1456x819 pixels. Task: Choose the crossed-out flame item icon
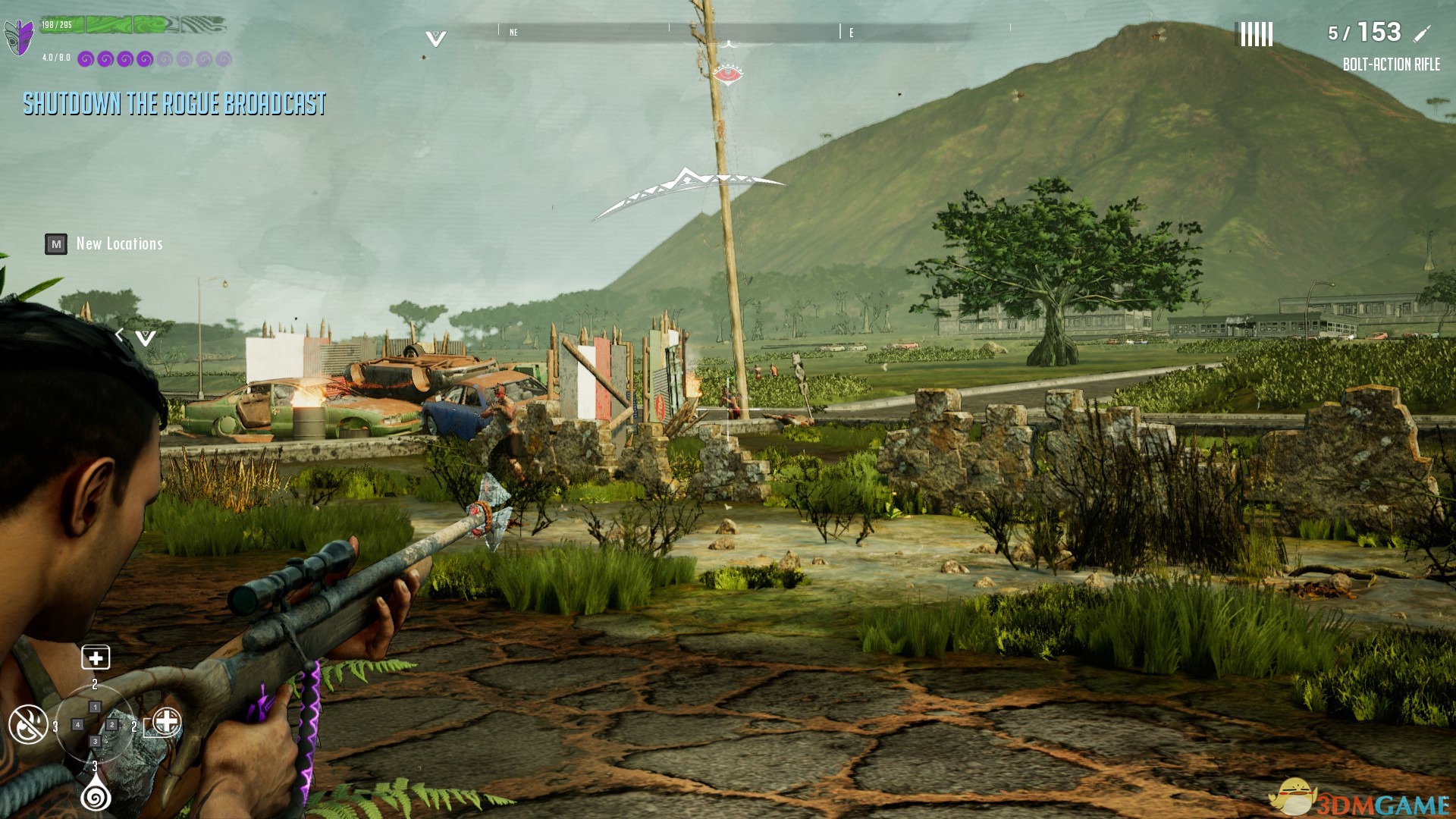pos(28,724)
